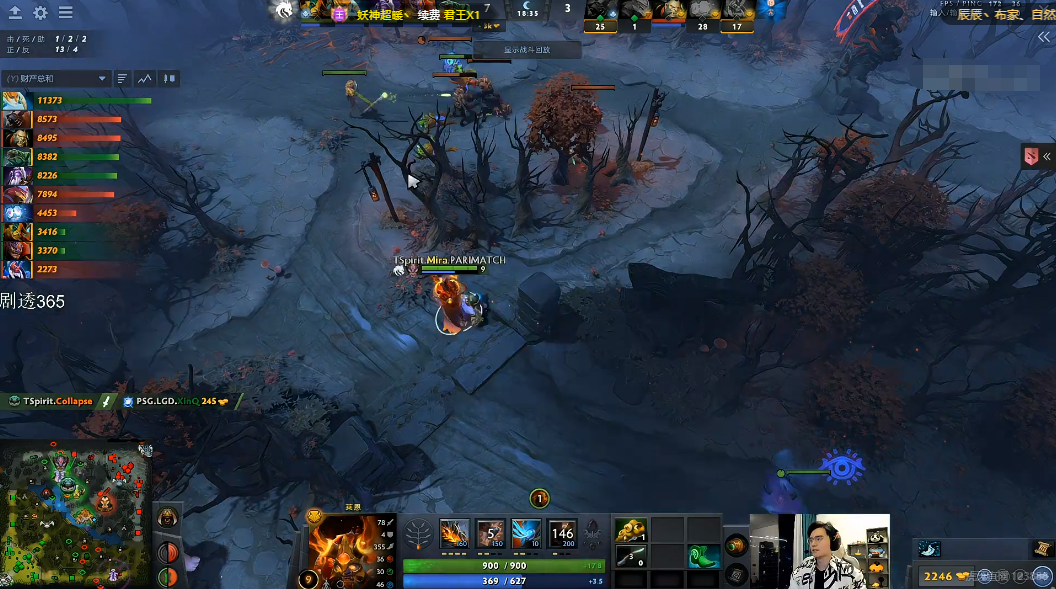1056x589 pixels.
Task: Select the ability with 146 cooldown
Action: pos(562,533)
